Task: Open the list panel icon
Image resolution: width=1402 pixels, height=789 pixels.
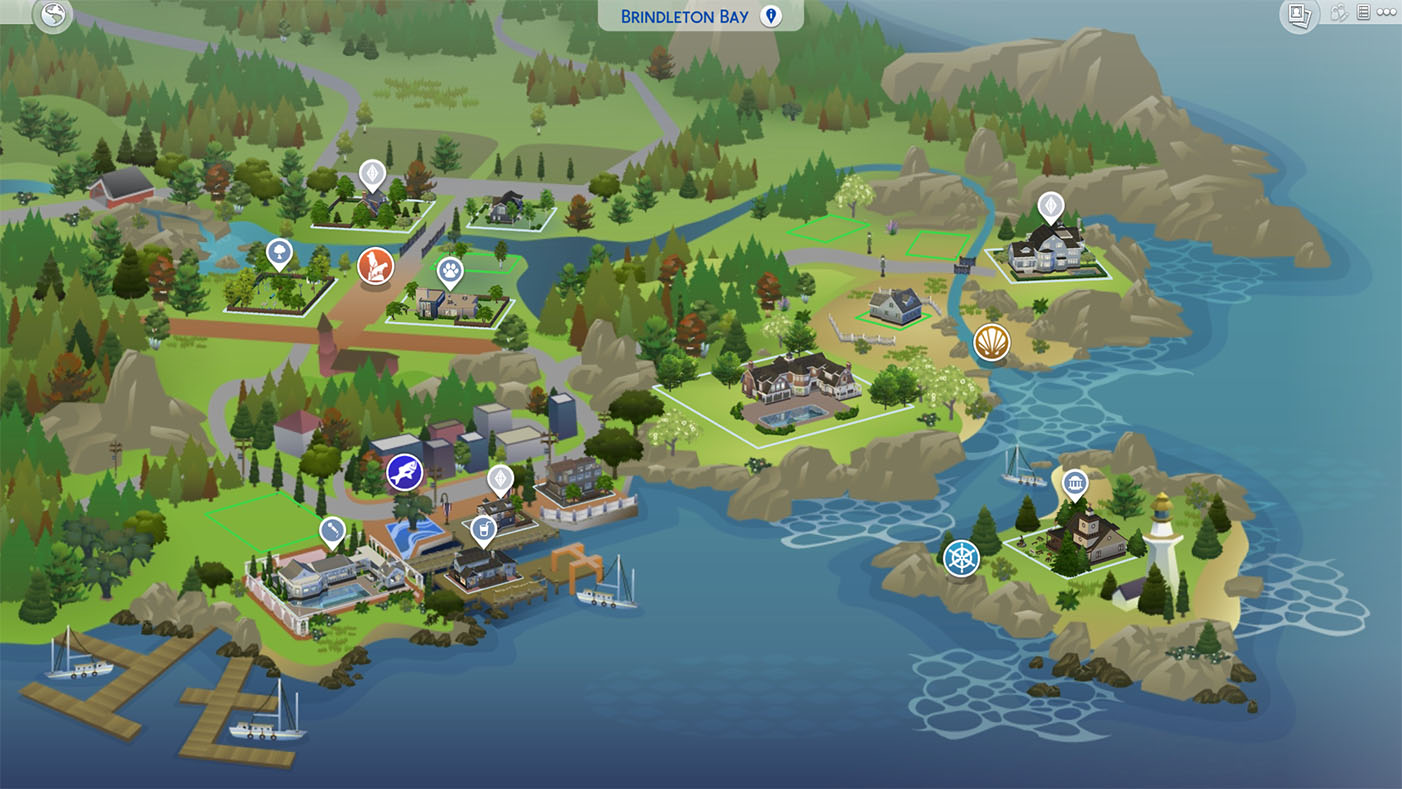Action: 1363,13
